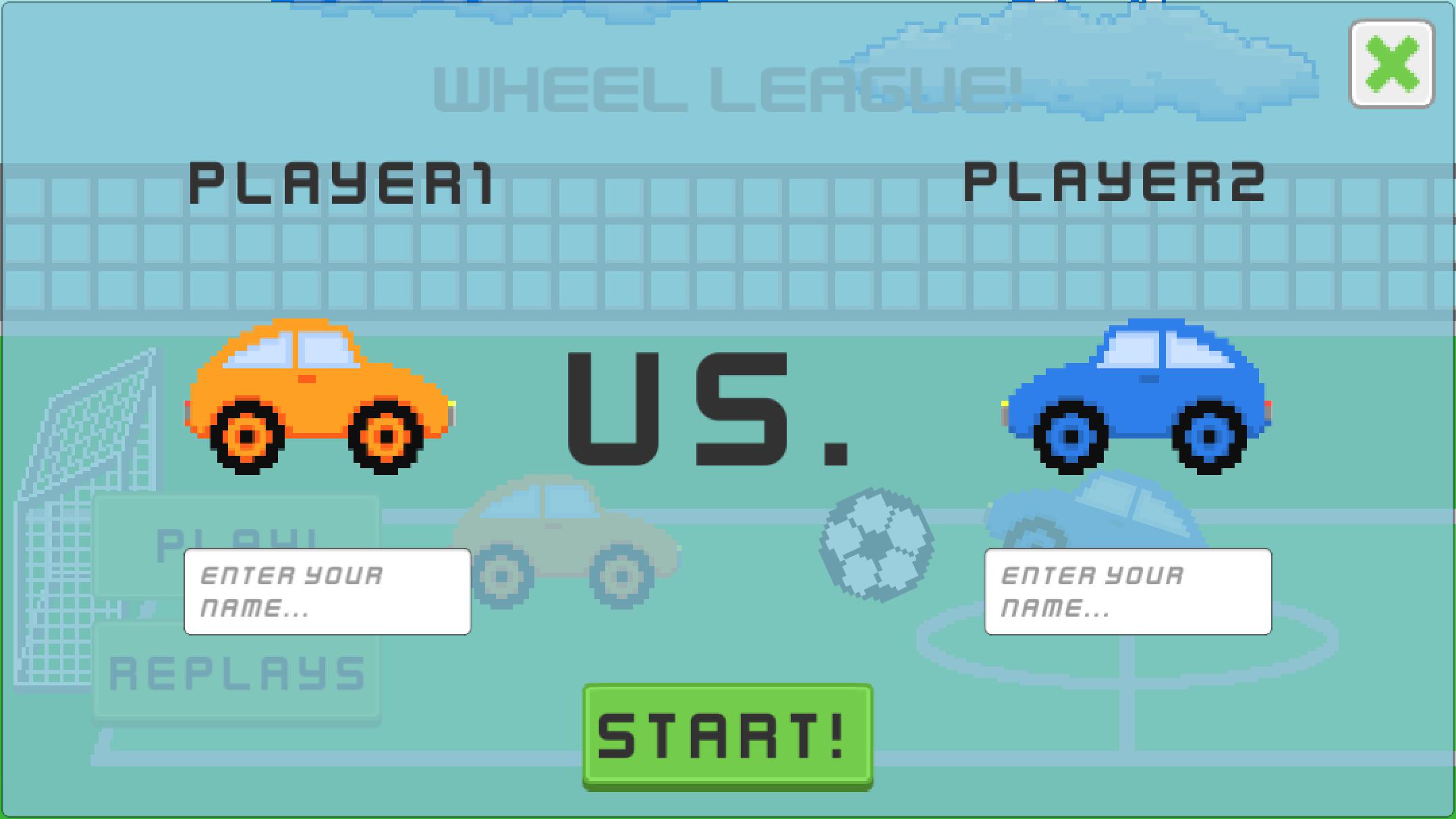Click Player 2's name entry field

point(1127,592)
